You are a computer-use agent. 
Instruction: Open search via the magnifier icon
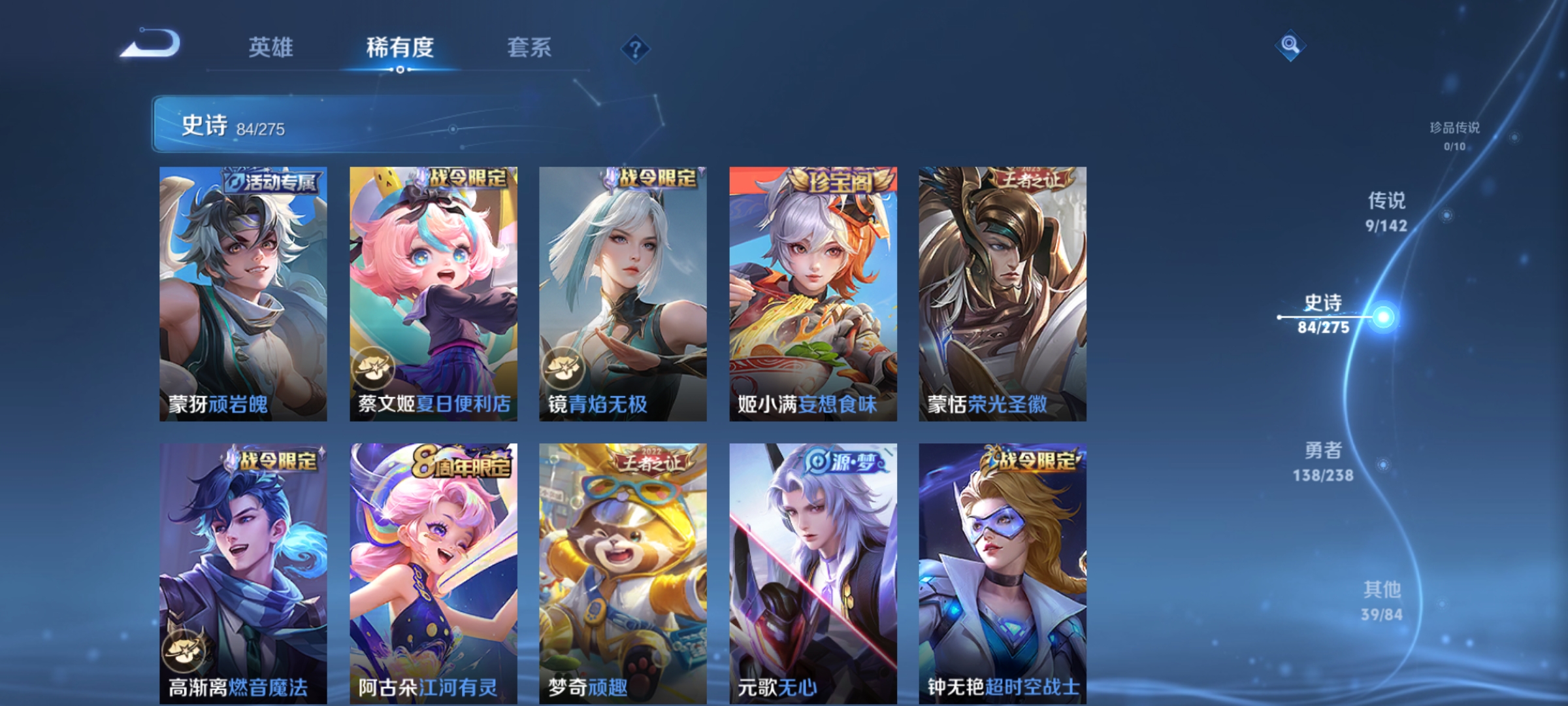pyautogui.click(x=1289, y=44)
